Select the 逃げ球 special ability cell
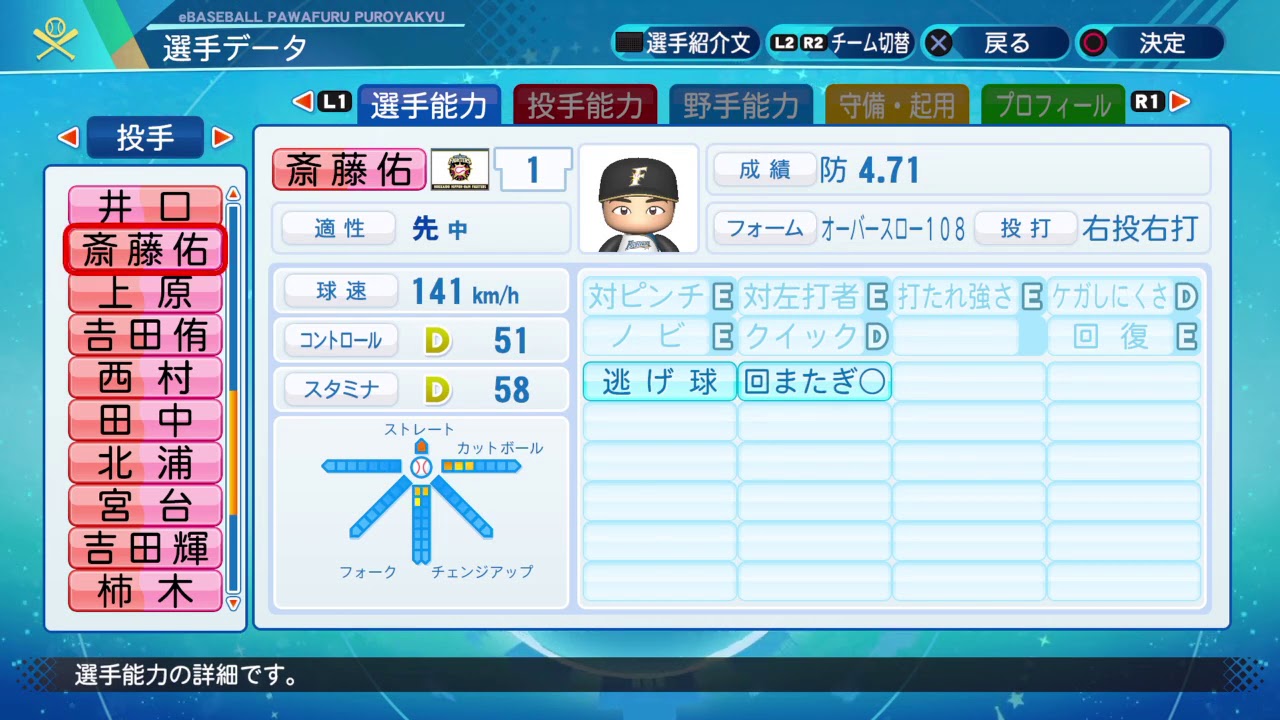 point(660,382)
